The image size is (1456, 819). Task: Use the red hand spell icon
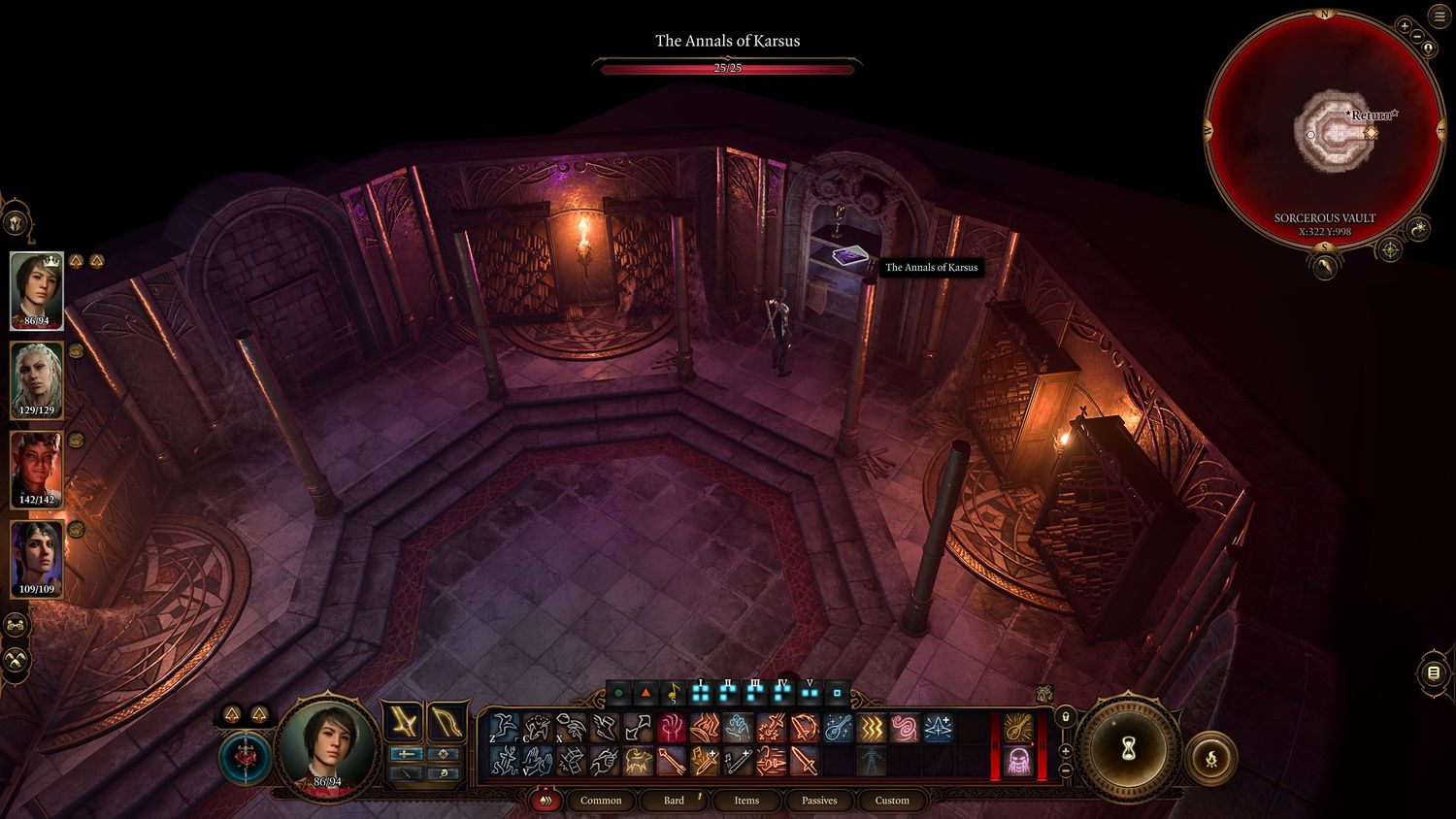pyautogui.click(x=671, y=728)
